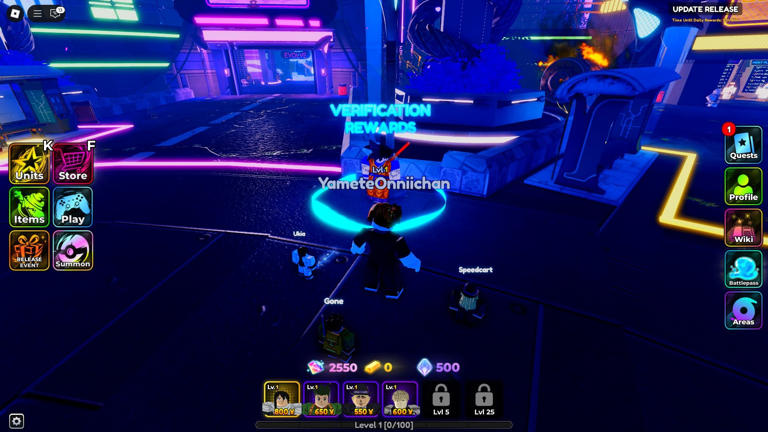
Task: Select the 650¥ unit slot
Action: point(322,399)
